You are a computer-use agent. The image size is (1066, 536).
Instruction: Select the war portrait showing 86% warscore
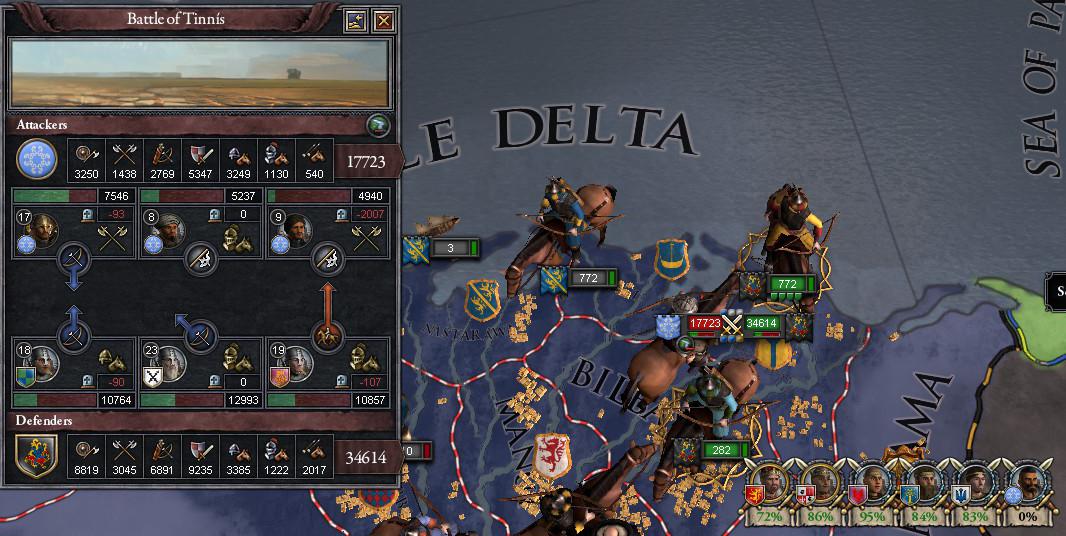tap(820, 486)
